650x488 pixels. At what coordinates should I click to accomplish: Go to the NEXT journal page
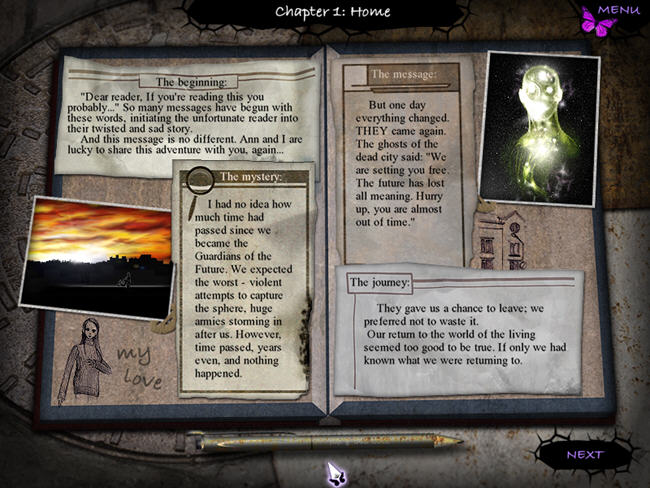pos(585,455)
